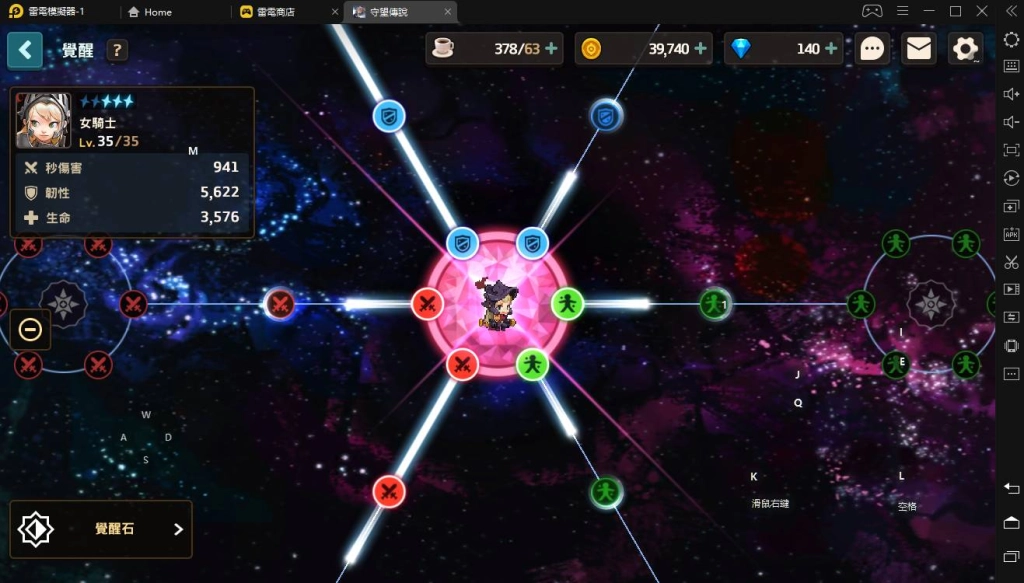
Task: Open game settings gear
Action: [965, 49]
